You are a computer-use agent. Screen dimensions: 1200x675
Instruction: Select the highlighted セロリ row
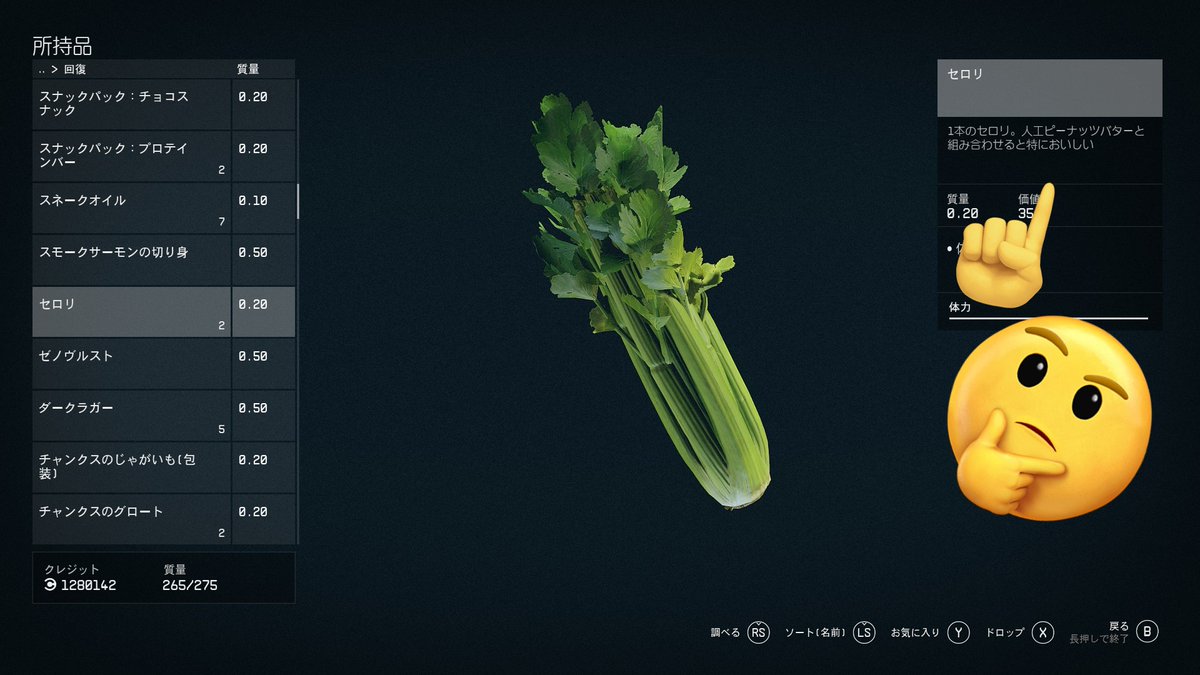coord(132,312)
